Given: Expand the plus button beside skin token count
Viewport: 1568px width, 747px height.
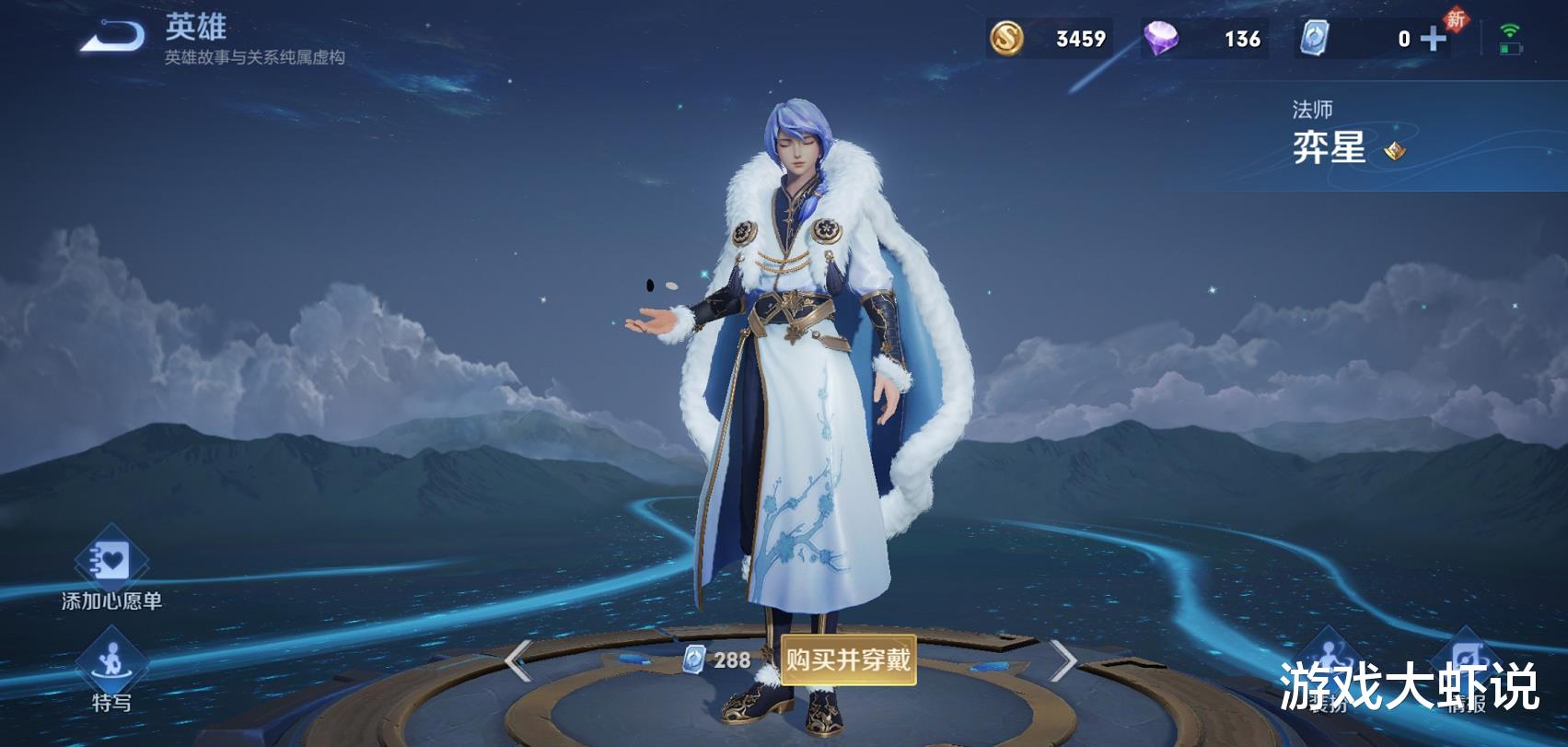Looking at the screenshot, I should point(1434,39).
